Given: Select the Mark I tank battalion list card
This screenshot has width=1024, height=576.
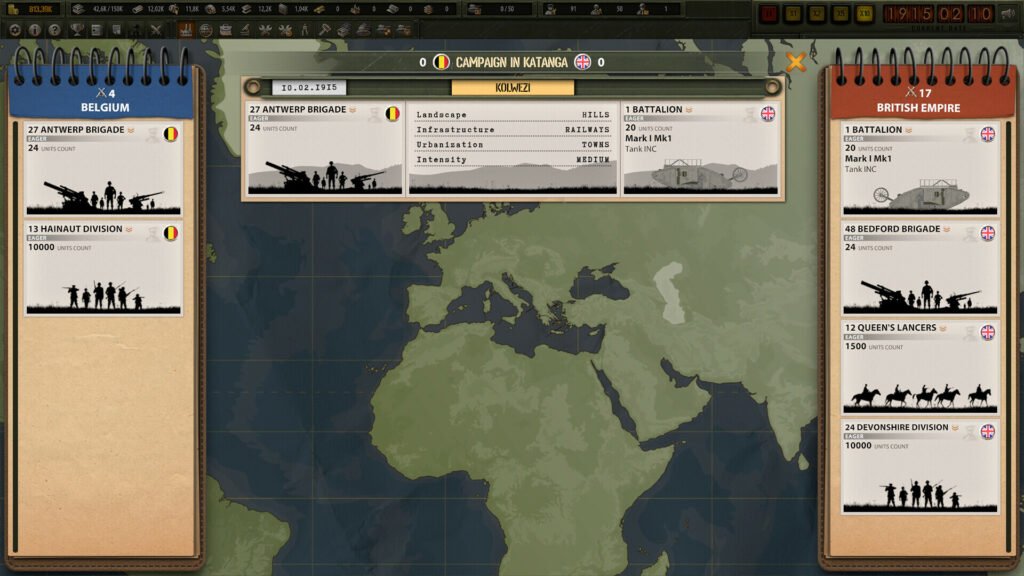Looking at the screenshot, I should [920, 169].
